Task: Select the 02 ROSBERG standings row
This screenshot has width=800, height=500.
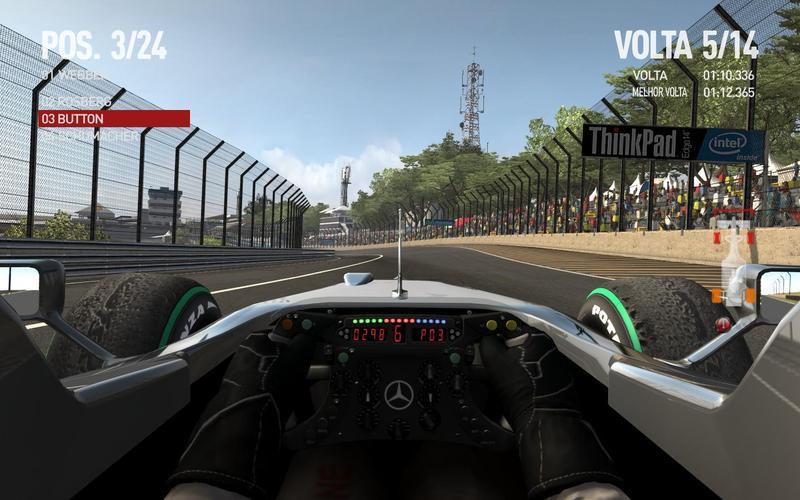Action: tap(75, 102)
